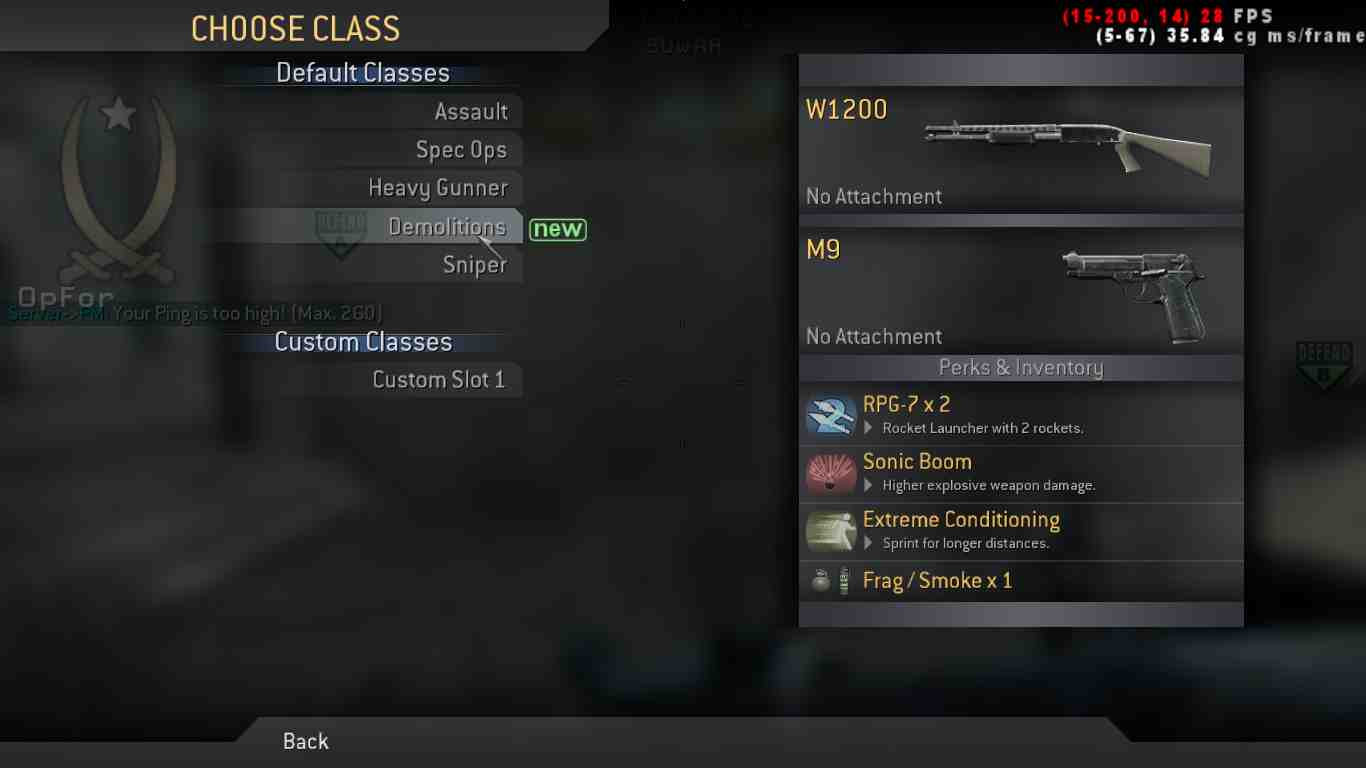Click the W1200 'No Attachment' label
Image resolution: width=1366 pixels, height=768 pixels.
click(874, 196)
